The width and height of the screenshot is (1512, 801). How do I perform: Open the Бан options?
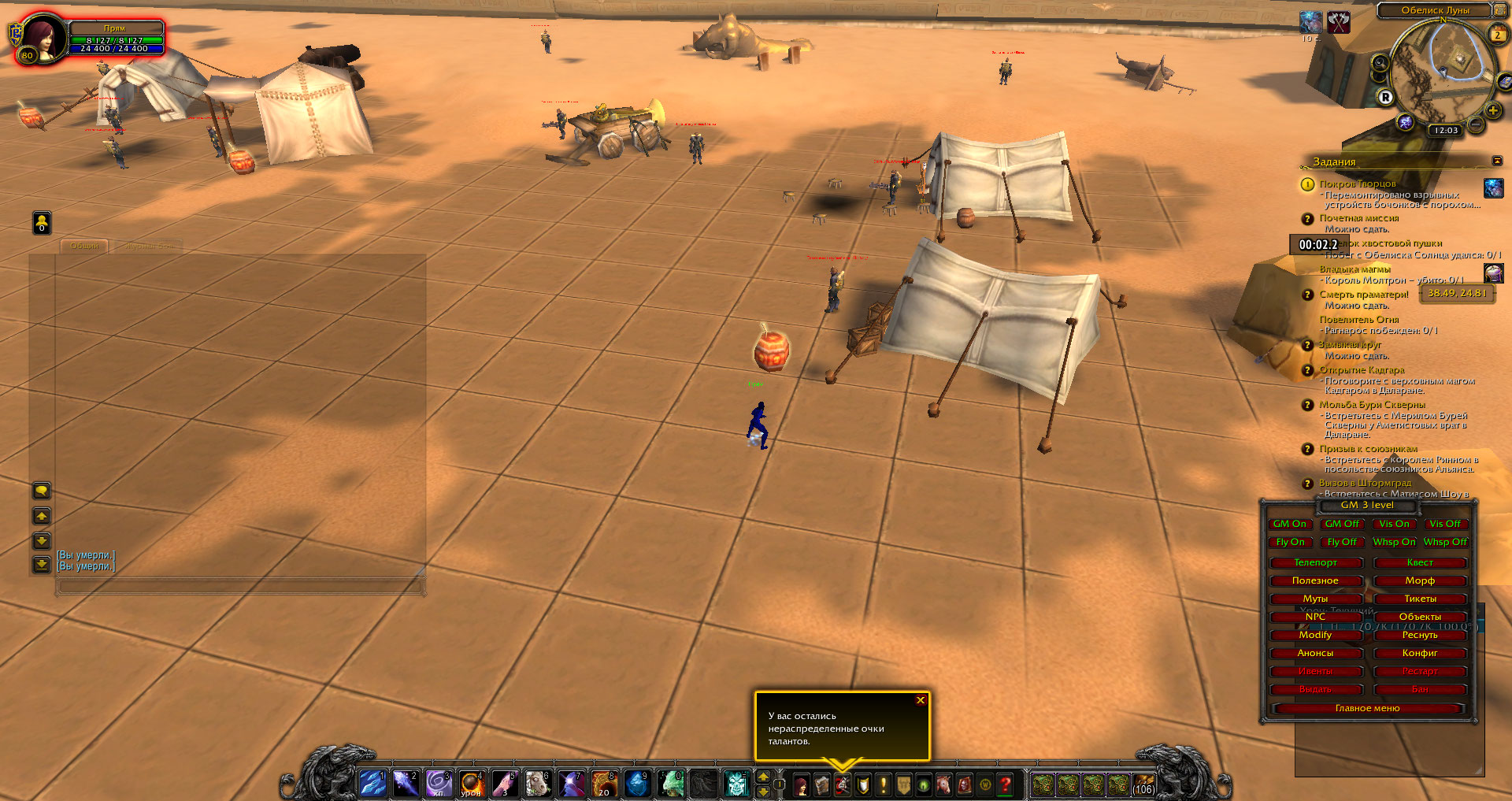[1420, 689]
